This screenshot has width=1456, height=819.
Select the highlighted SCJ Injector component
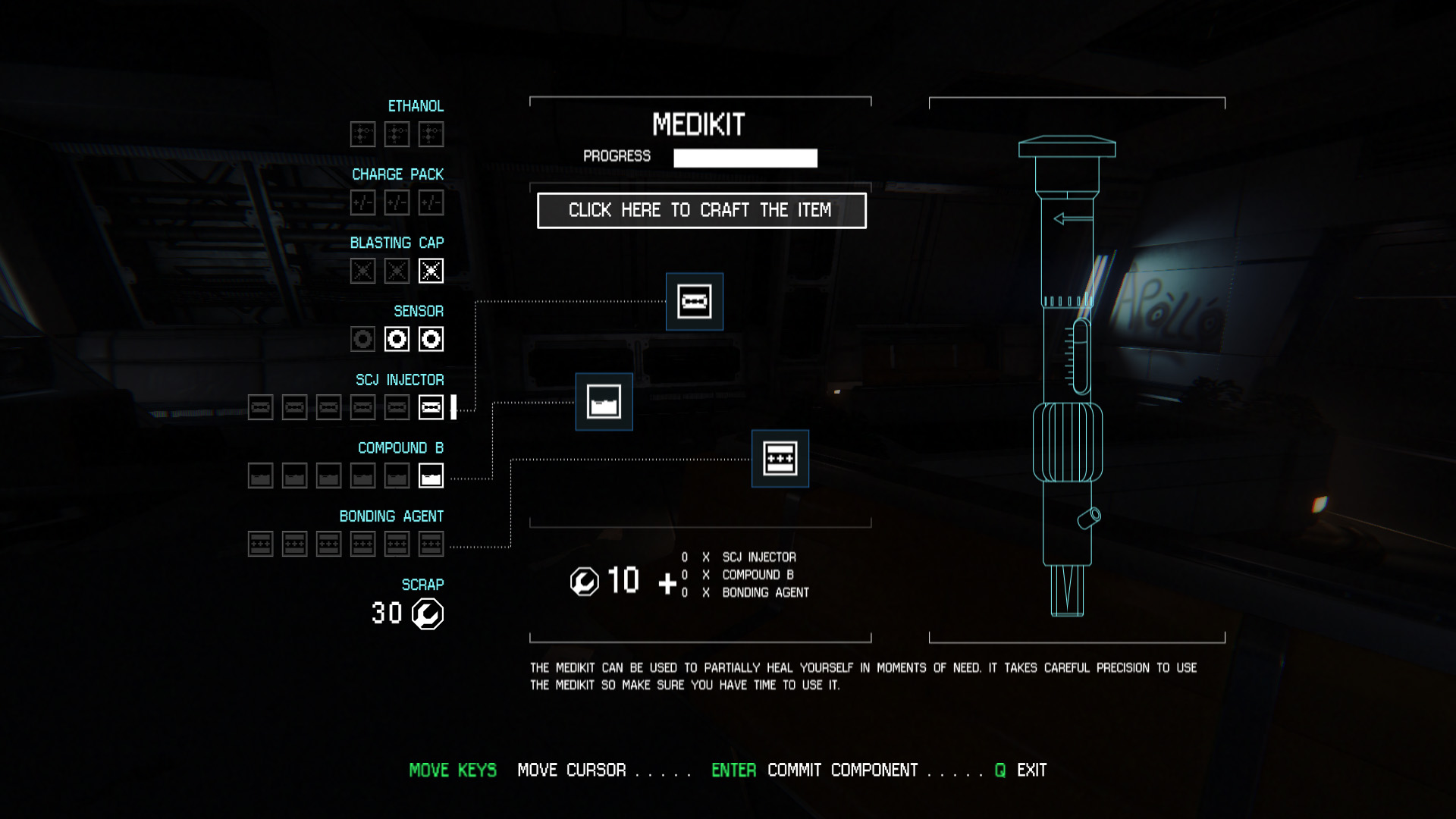[x=430, y=407]
